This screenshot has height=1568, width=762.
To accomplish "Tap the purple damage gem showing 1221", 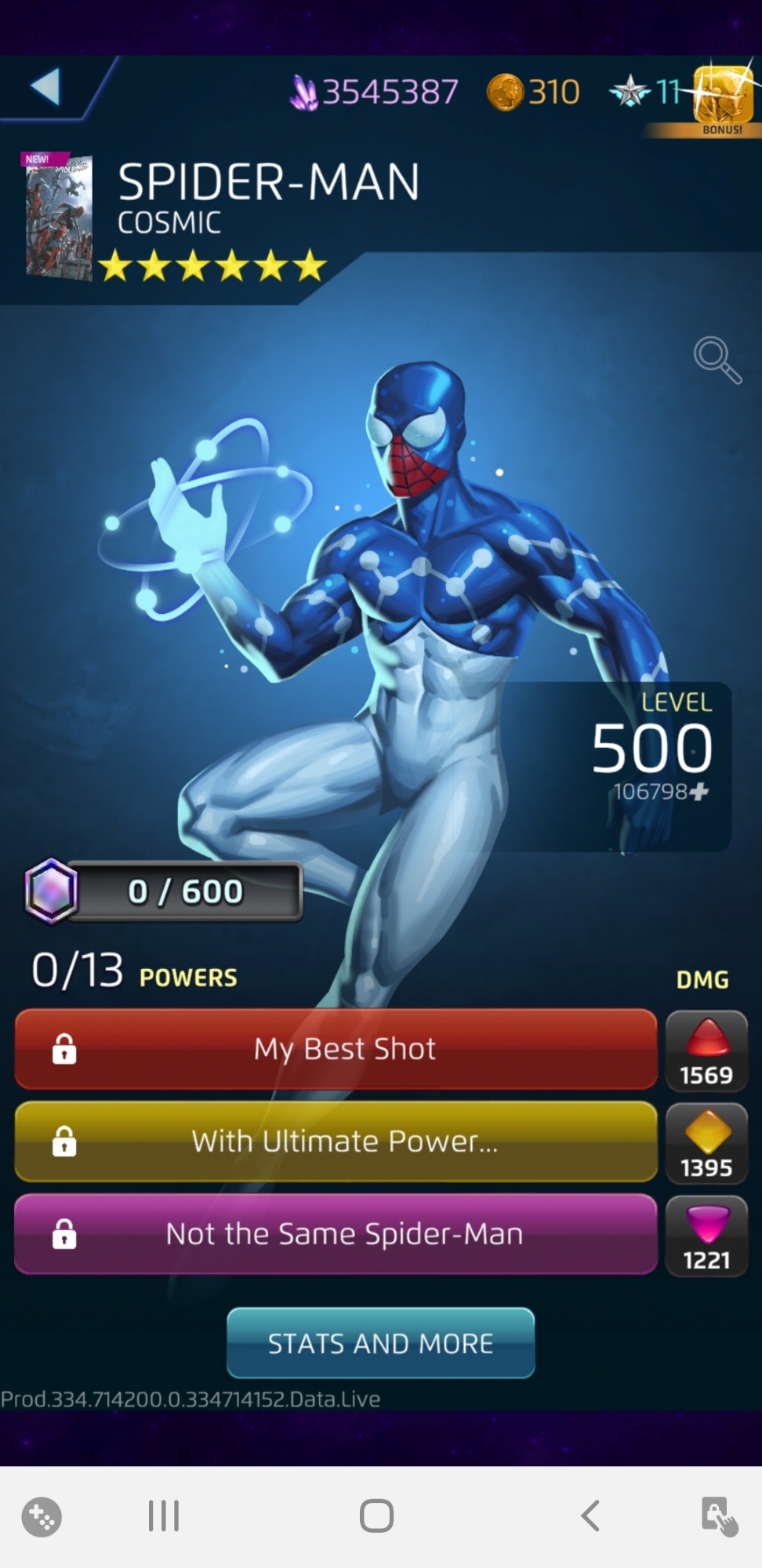I will (706, 1236).
